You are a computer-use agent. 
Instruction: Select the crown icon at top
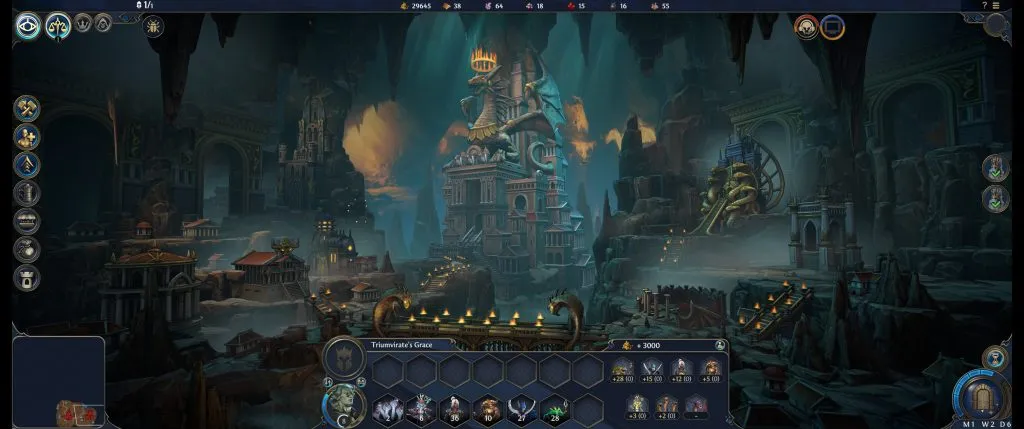(84, 22)
